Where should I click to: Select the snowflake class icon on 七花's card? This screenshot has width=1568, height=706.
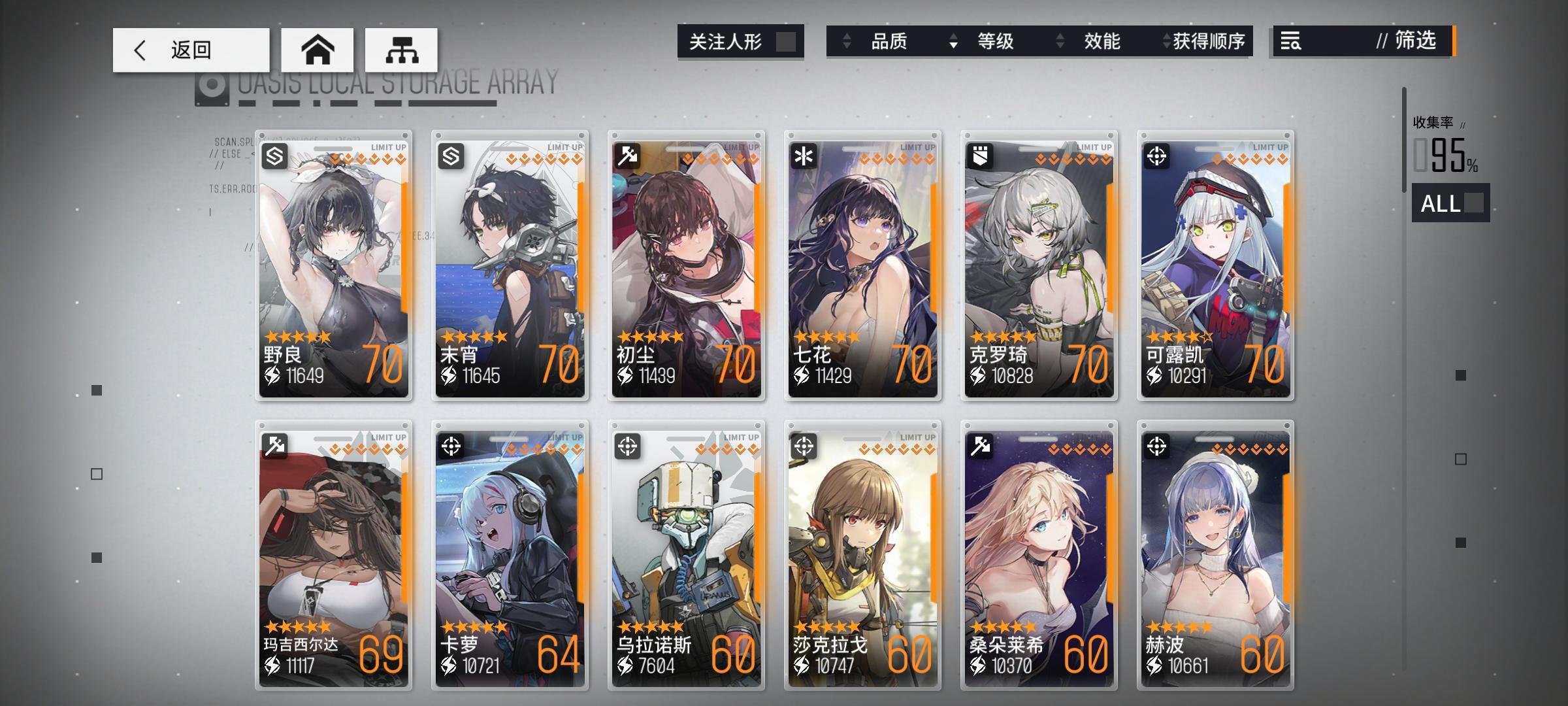[x=802, y=156]
